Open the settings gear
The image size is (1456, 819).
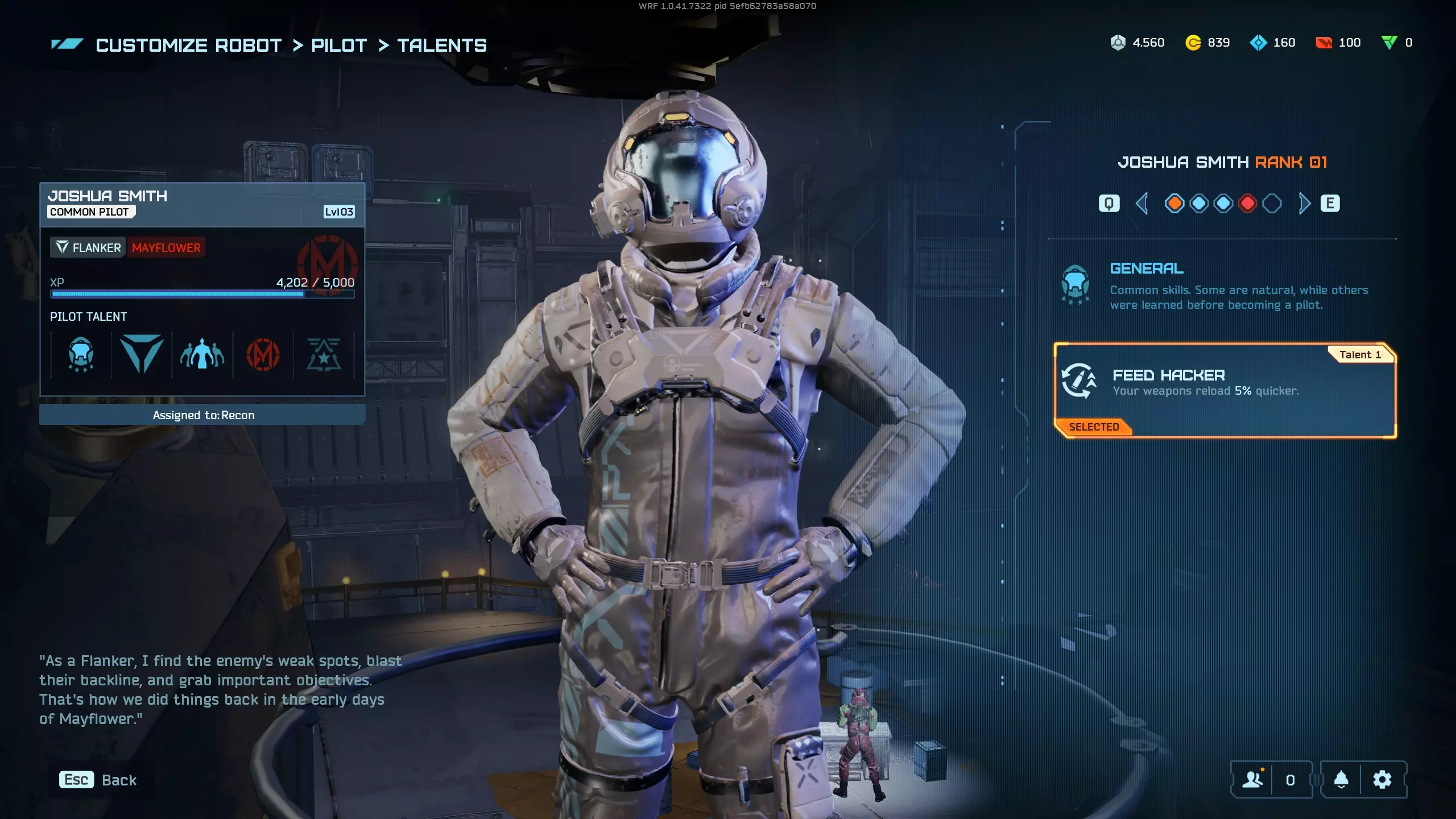coord(1382,780)
